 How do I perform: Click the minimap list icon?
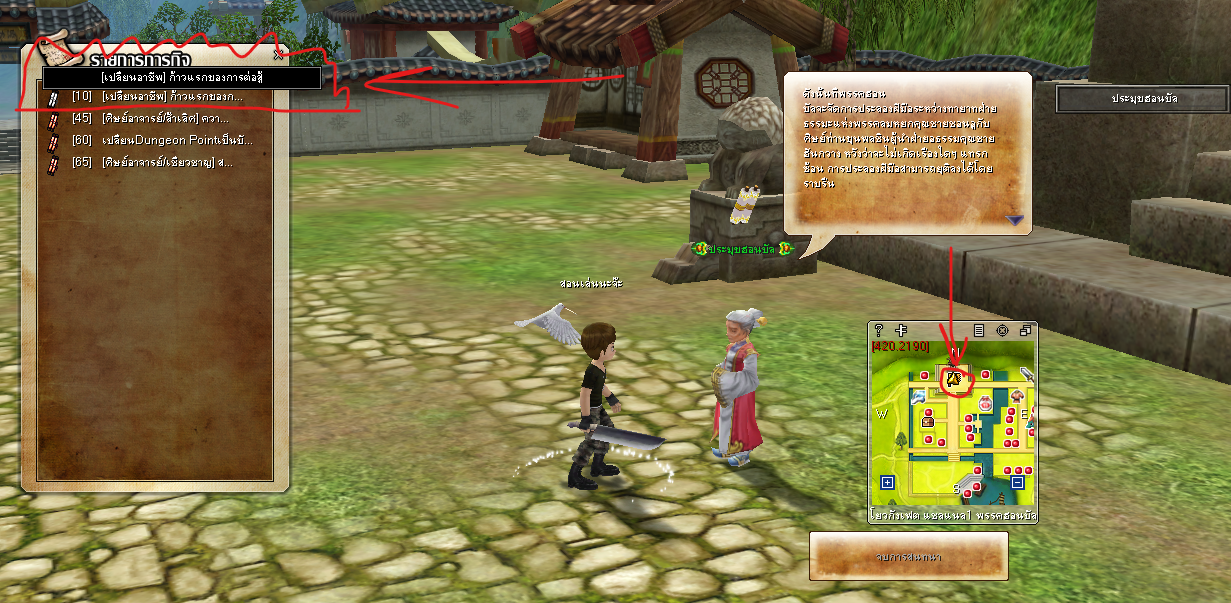click(979, 330)
